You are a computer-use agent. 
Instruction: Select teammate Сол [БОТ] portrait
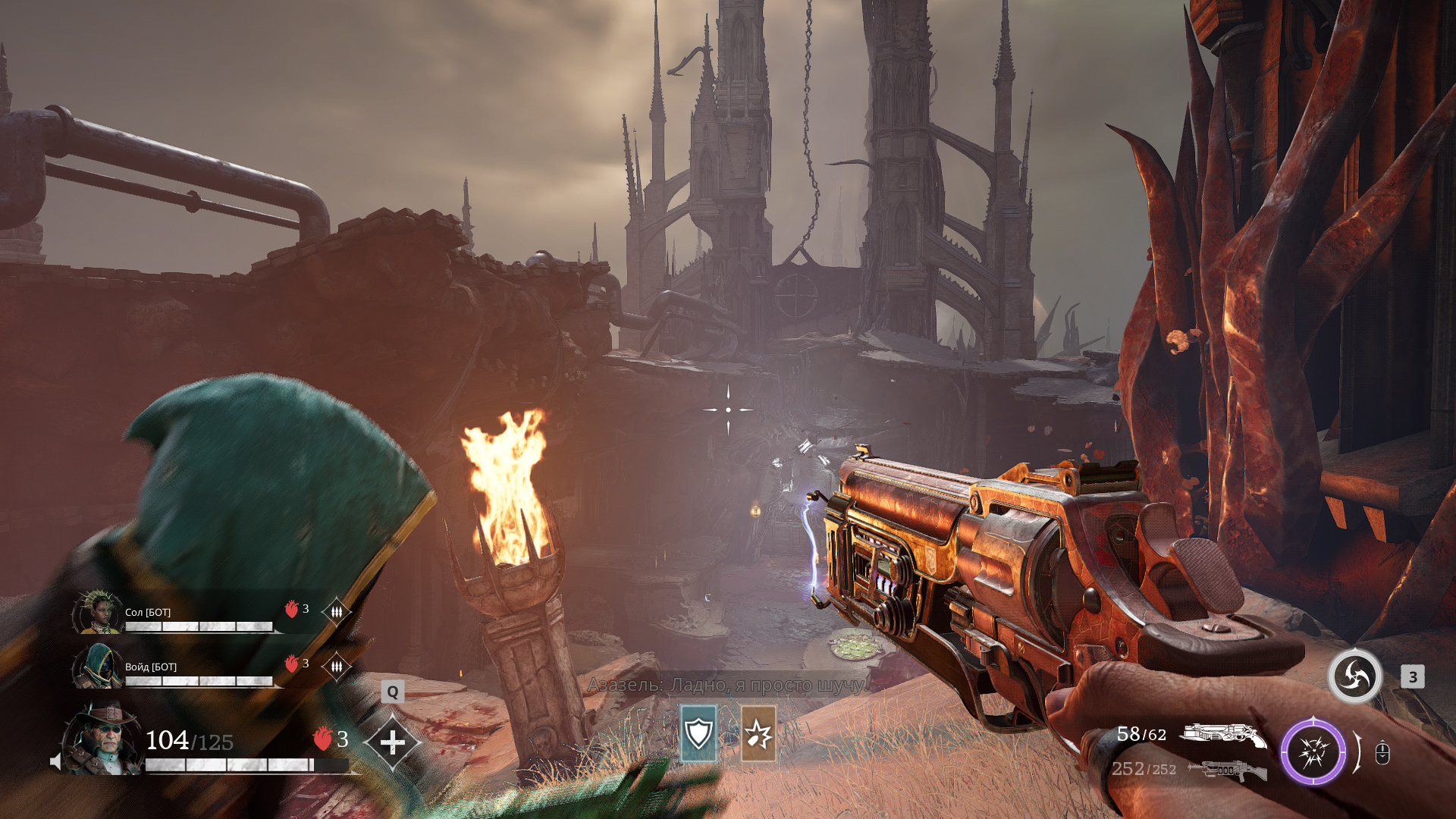(x=98, y=612)
